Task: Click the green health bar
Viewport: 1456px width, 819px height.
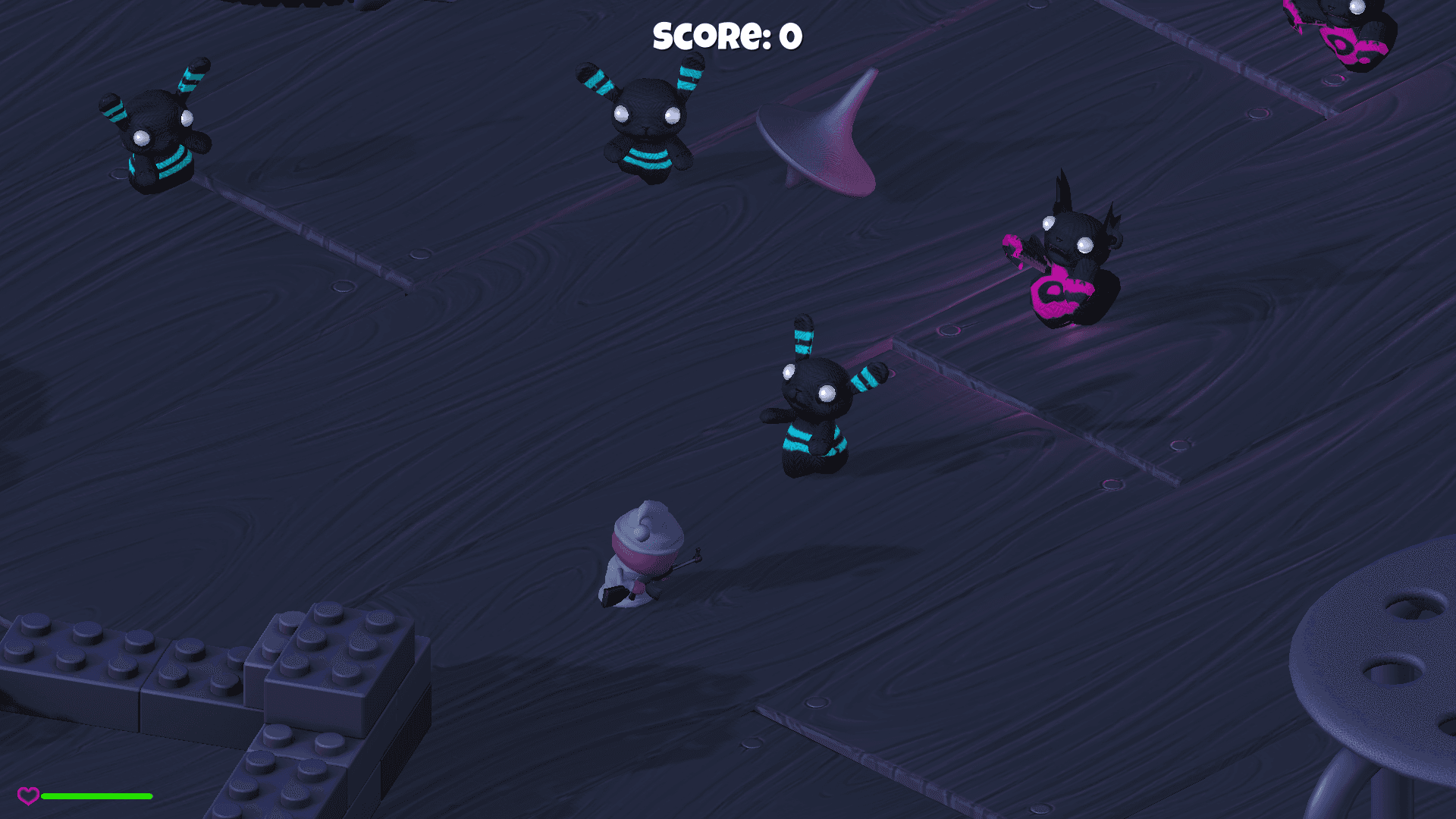Action: 97,796
